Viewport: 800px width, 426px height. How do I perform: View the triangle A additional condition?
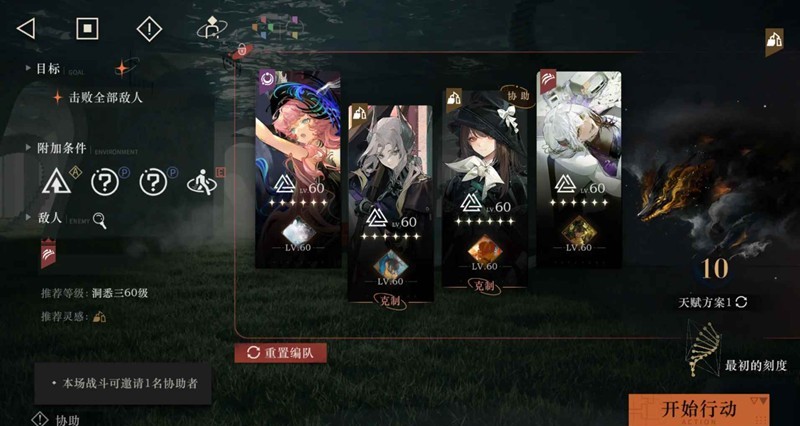(53, 182)
